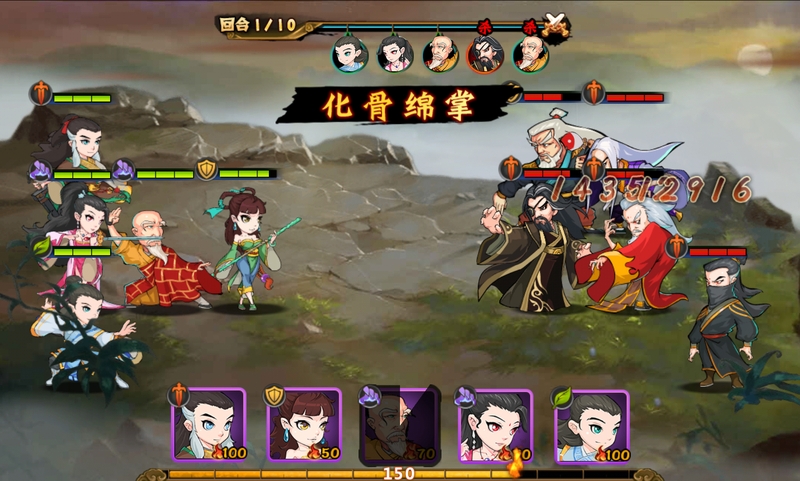The height and width of the screenshot is (481, 800).
Task: Choose the brown-haired girl shield card
Action: click(304, 425)
